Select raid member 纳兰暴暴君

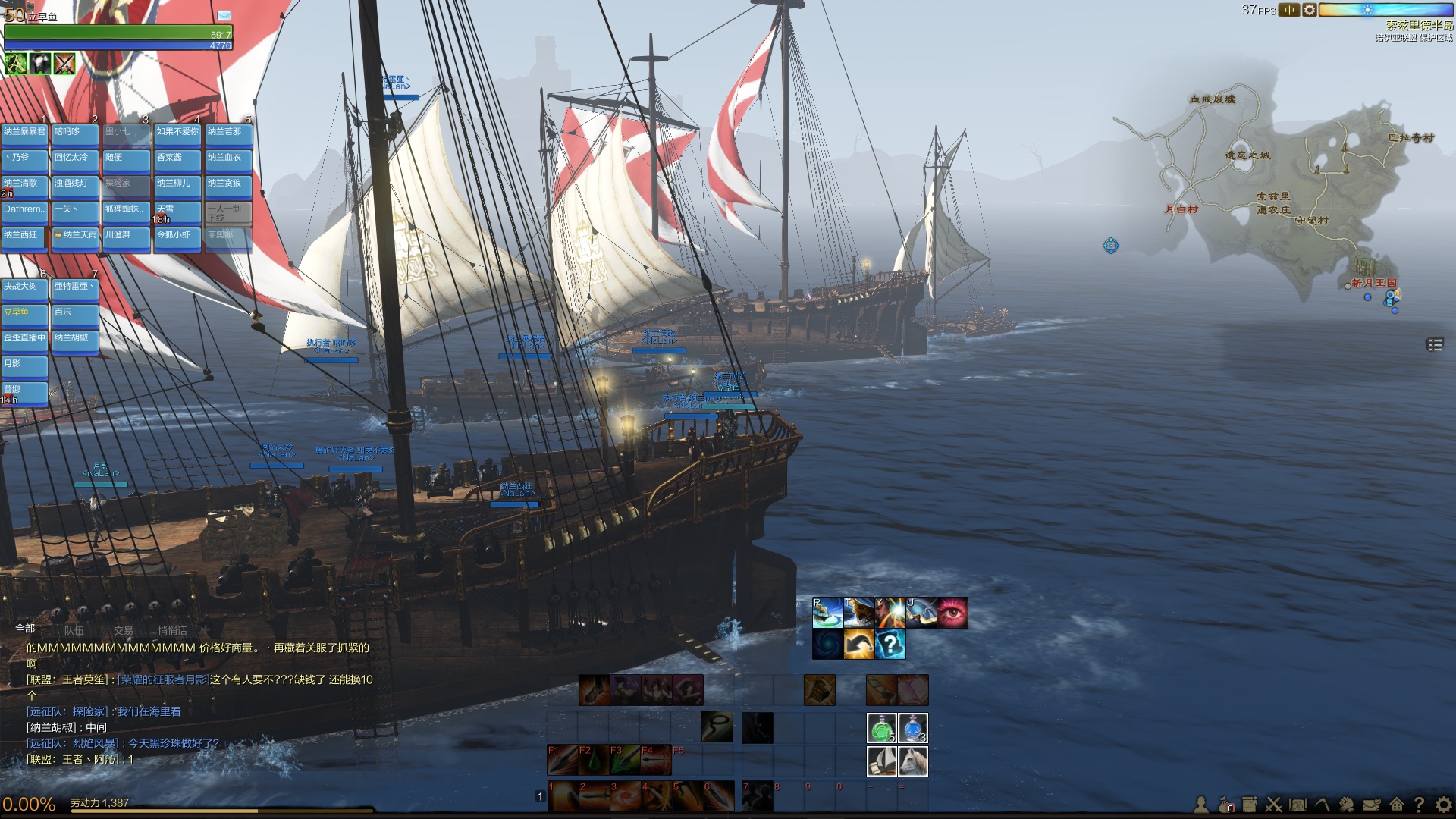click(25, 133)
